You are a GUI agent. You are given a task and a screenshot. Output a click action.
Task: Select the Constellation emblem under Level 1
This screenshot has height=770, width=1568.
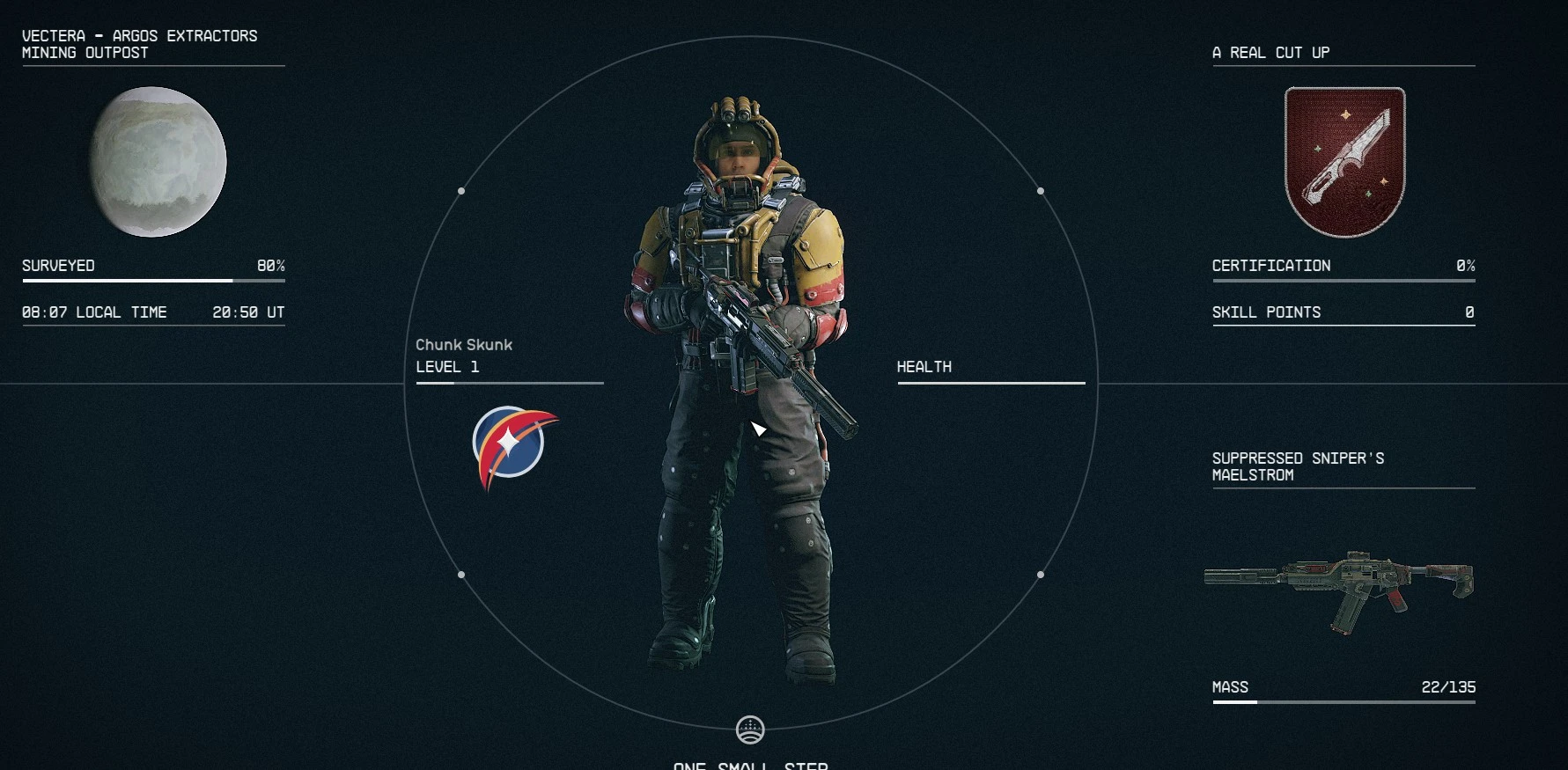tap(513, 444)
